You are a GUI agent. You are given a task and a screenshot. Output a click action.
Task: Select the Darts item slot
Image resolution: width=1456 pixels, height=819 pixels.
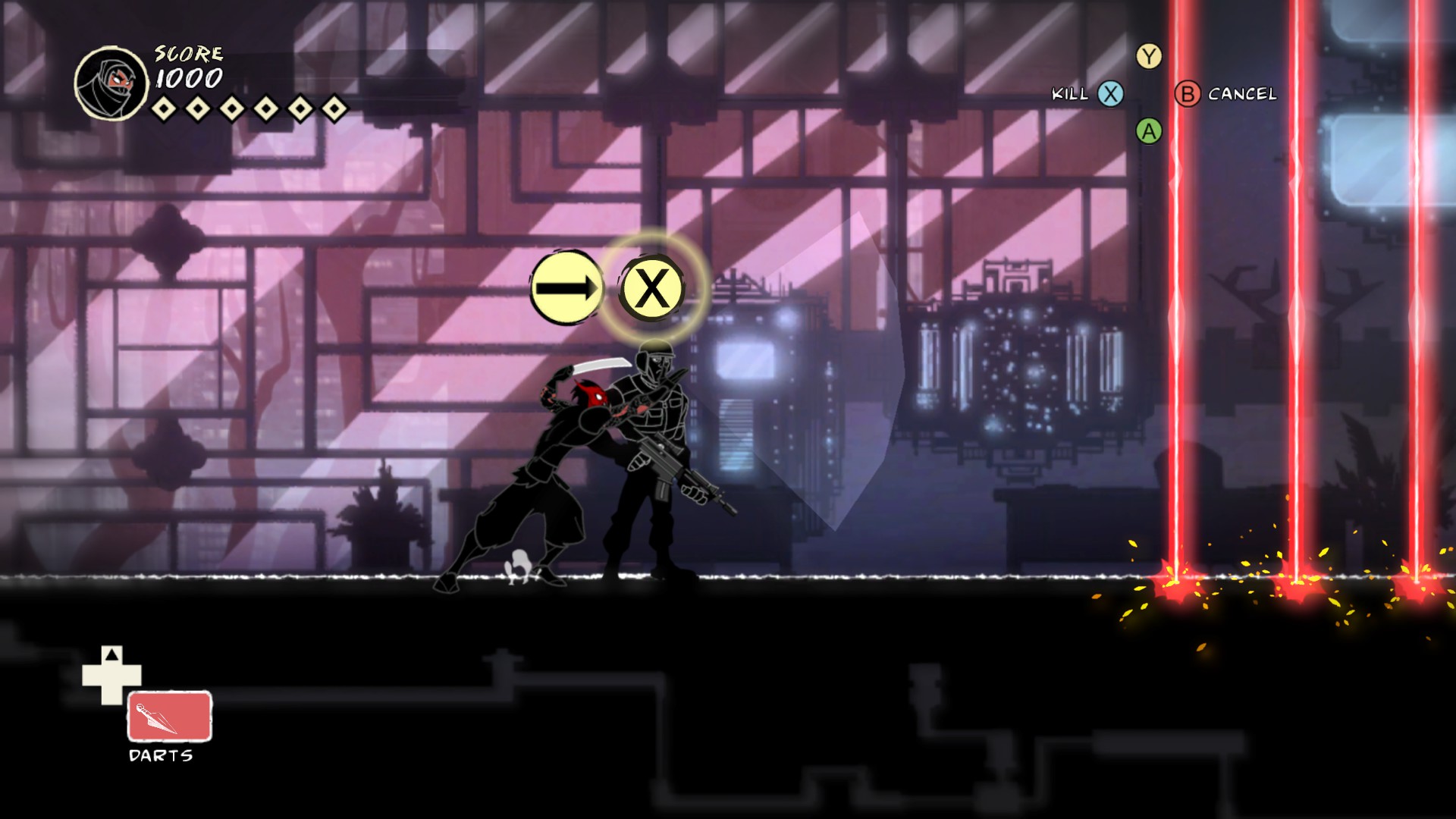pyautogui.click(x=169, y=716)
